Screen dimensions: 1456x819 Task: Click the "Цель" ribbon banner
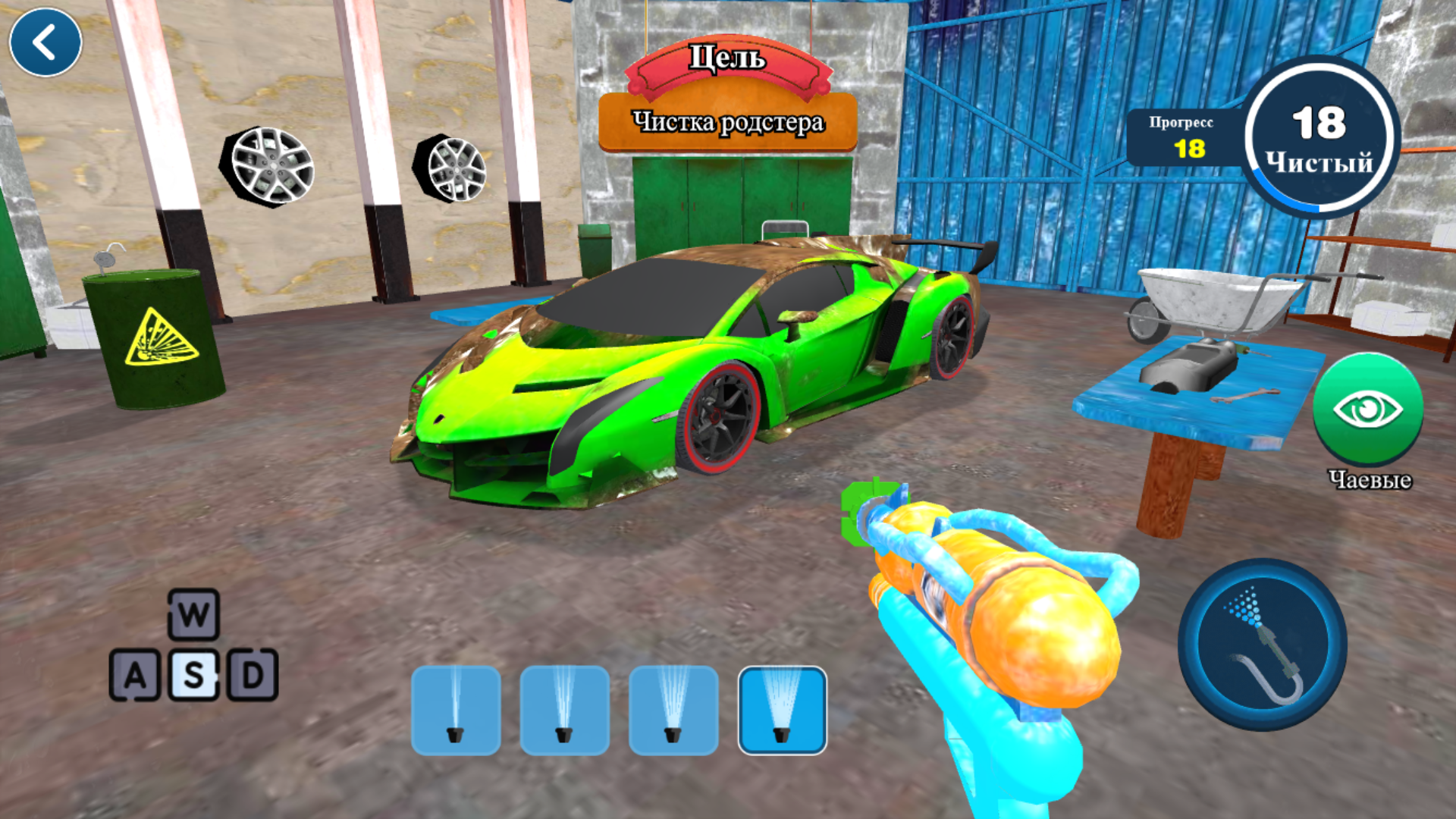point(726,59)
